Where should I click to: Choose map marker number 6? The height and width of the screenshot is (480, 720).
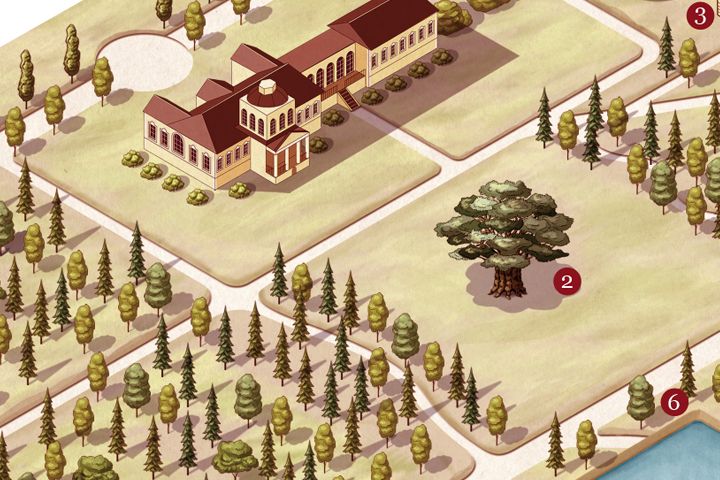coord(674,402)
